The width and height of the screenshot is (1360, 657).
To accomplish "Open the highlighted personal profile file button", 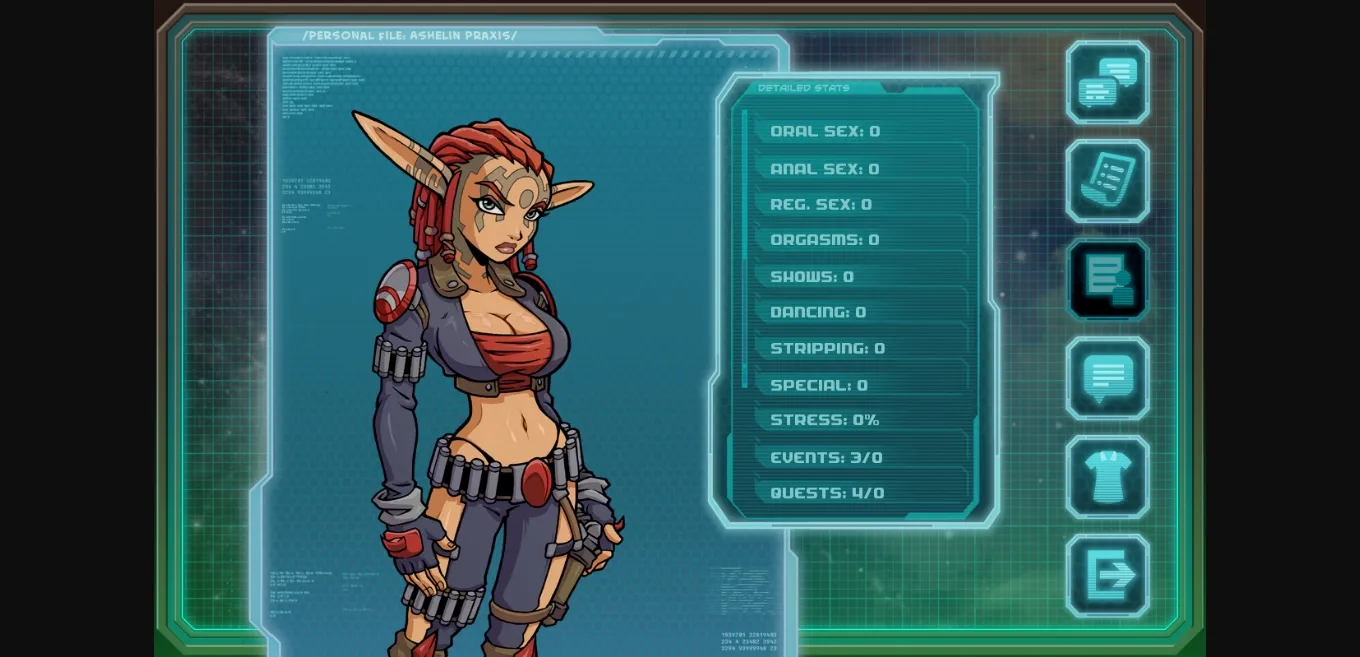I will (1107, 279).
